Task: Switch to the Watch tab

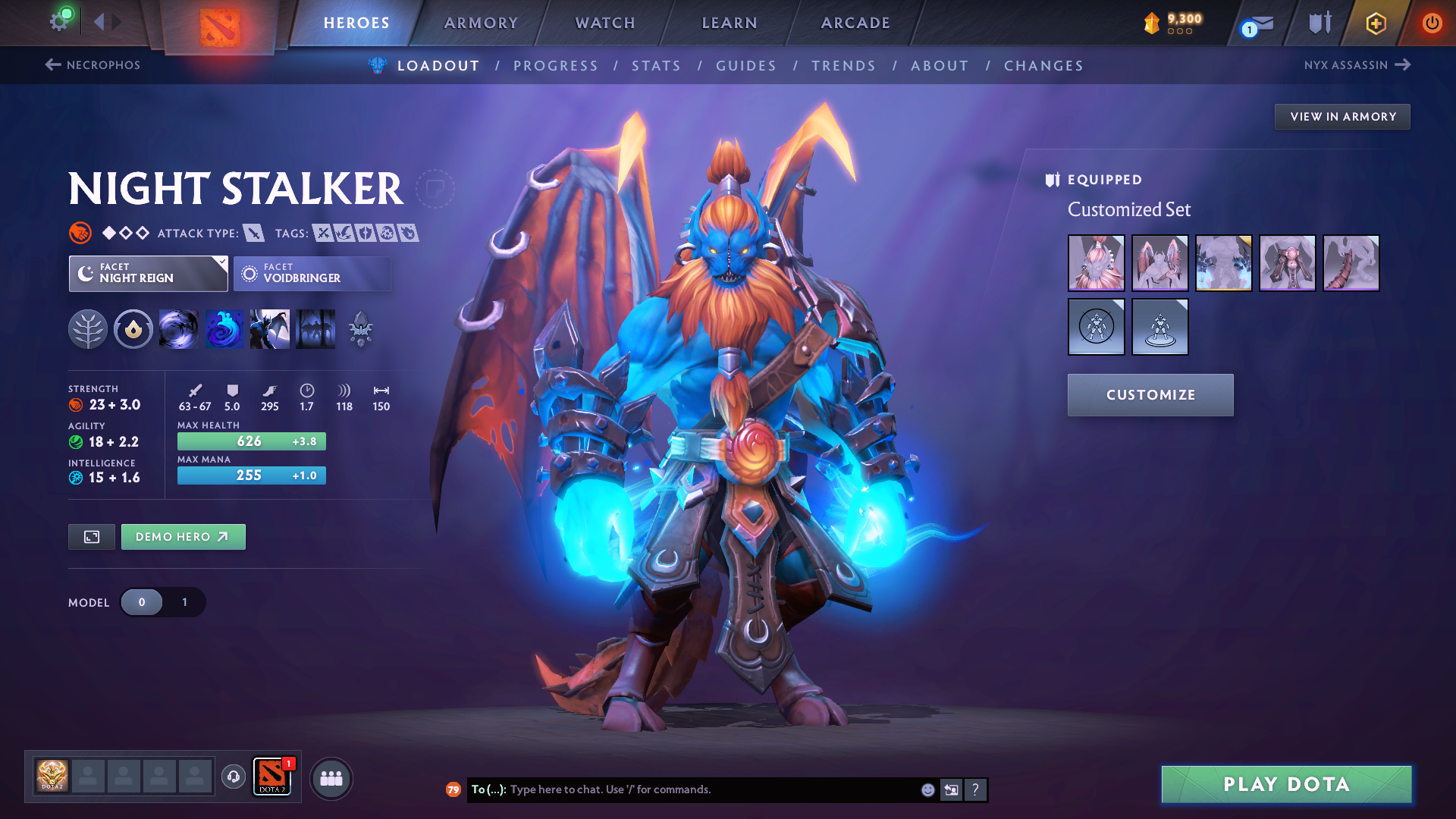Action: (x=605, y=23)
